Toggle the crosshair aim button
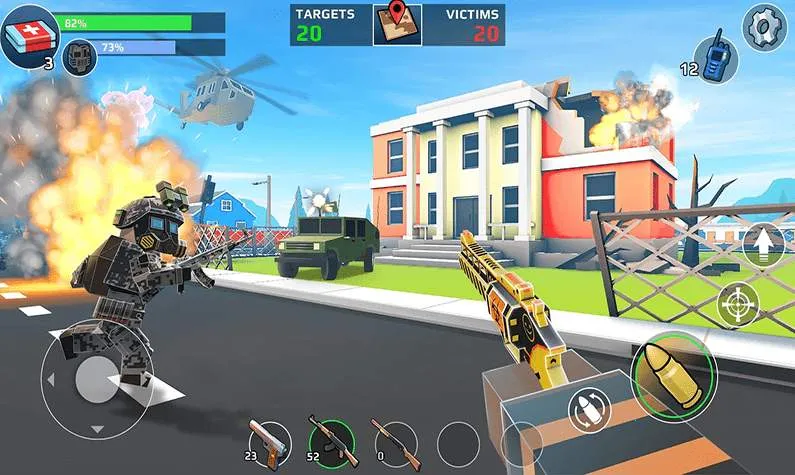Viewport: 795px width, 475px height. click(738, 304)
